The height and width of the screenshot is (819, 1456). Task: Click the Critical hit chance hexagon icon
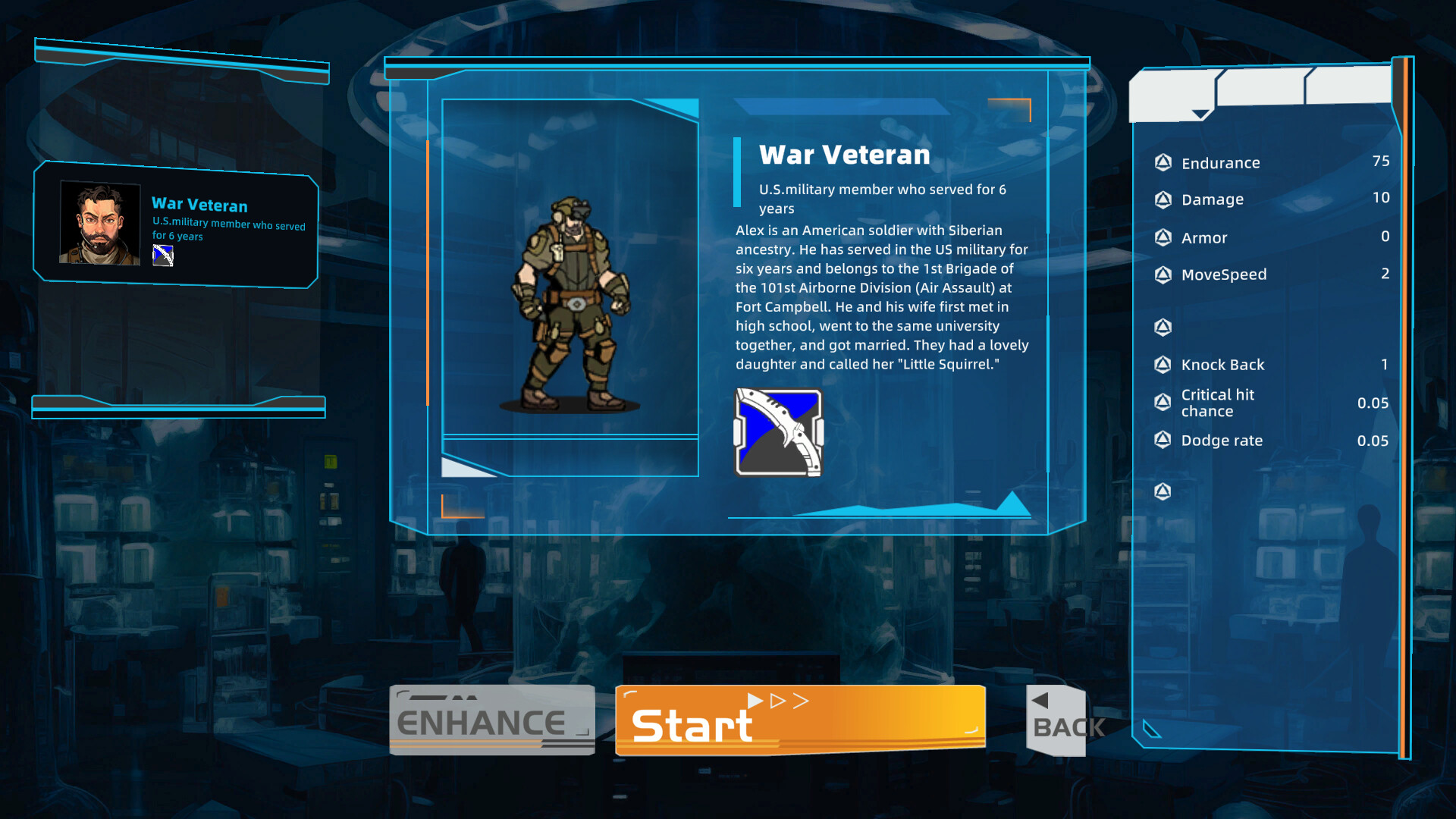1163,402
